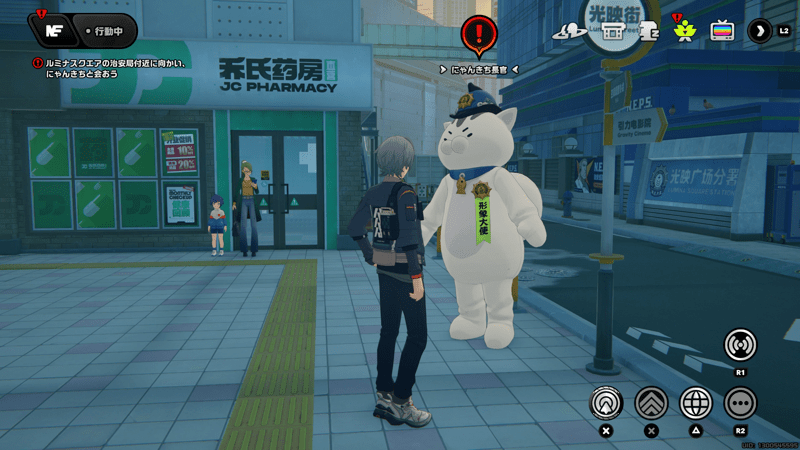Open the storefront icon in the top bar
Viewport: 800px width, 450px height.
point(612,30)
